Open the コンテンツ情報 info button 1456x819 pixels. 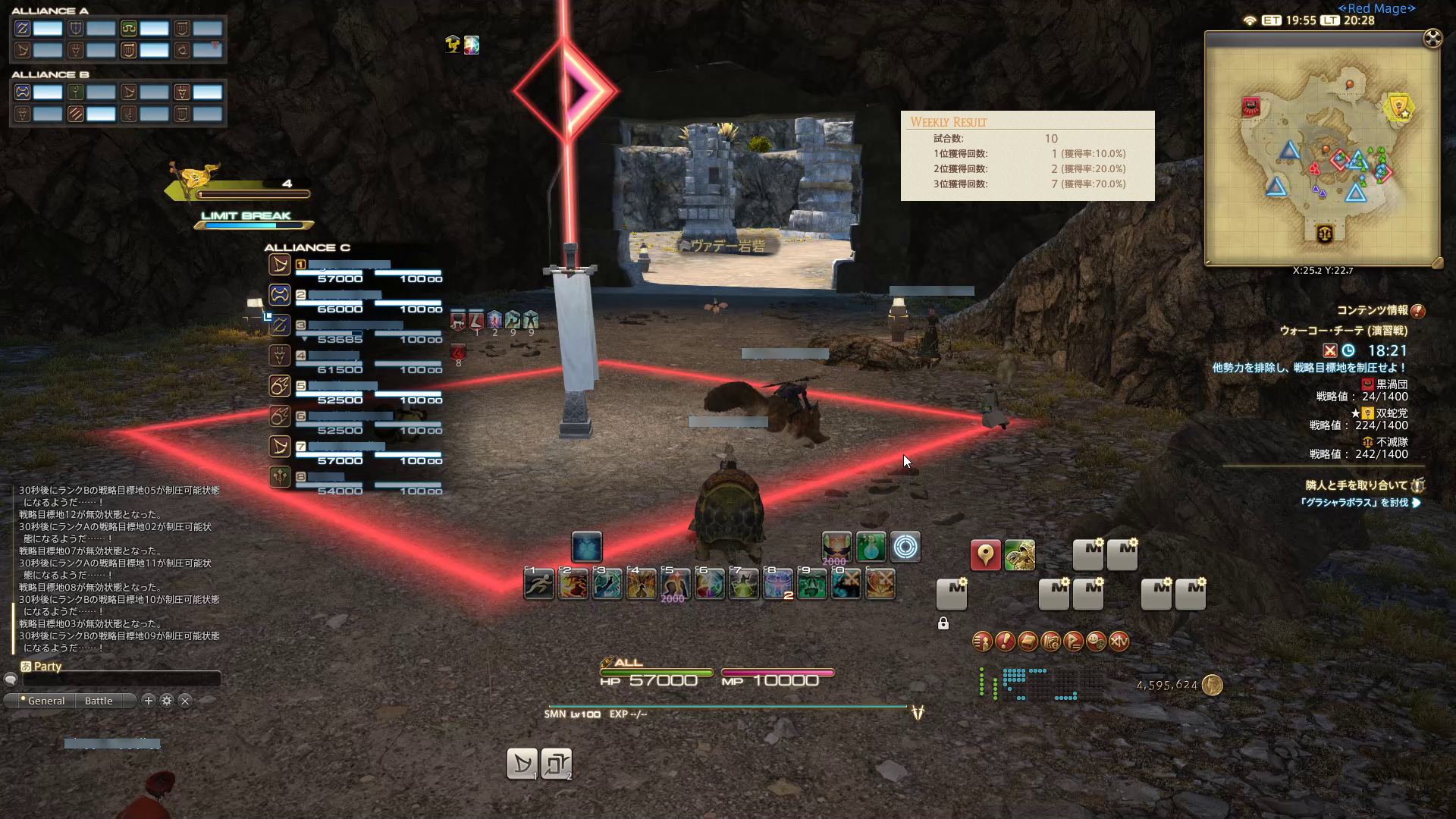(1418, 310)
